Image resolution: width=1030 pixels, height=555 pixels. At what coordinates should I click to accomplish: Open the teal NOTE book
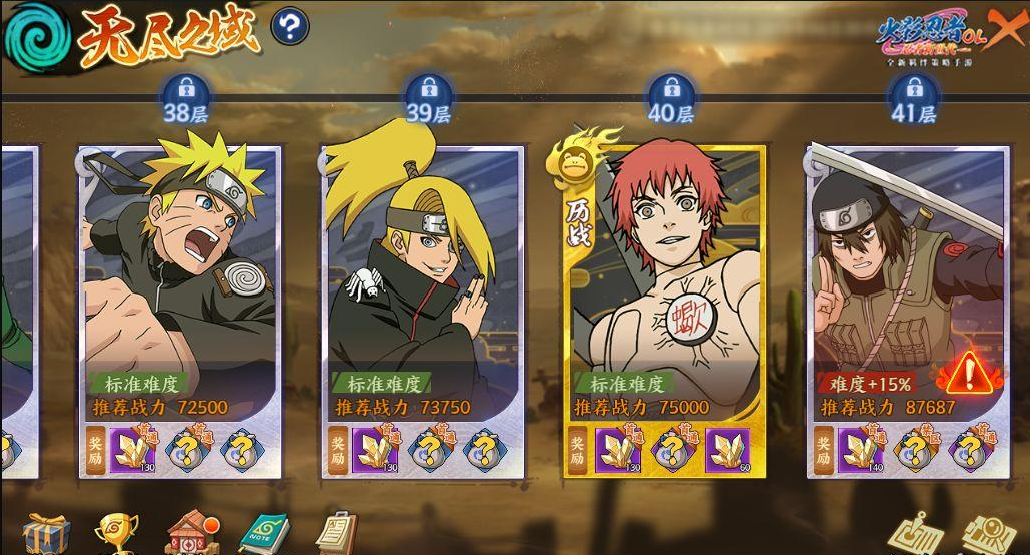(264, 534)
